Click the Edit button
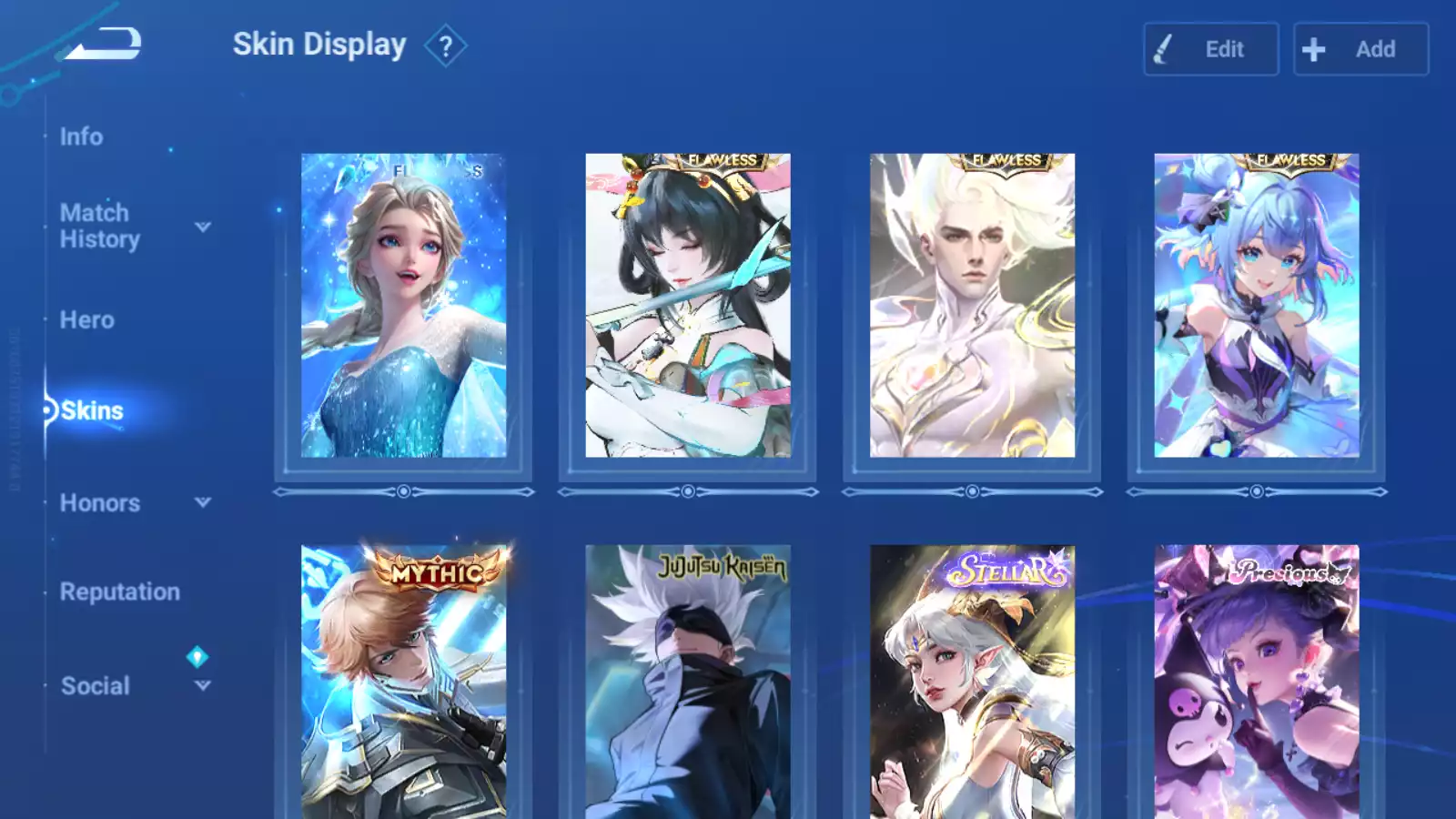 point(1210,49)
